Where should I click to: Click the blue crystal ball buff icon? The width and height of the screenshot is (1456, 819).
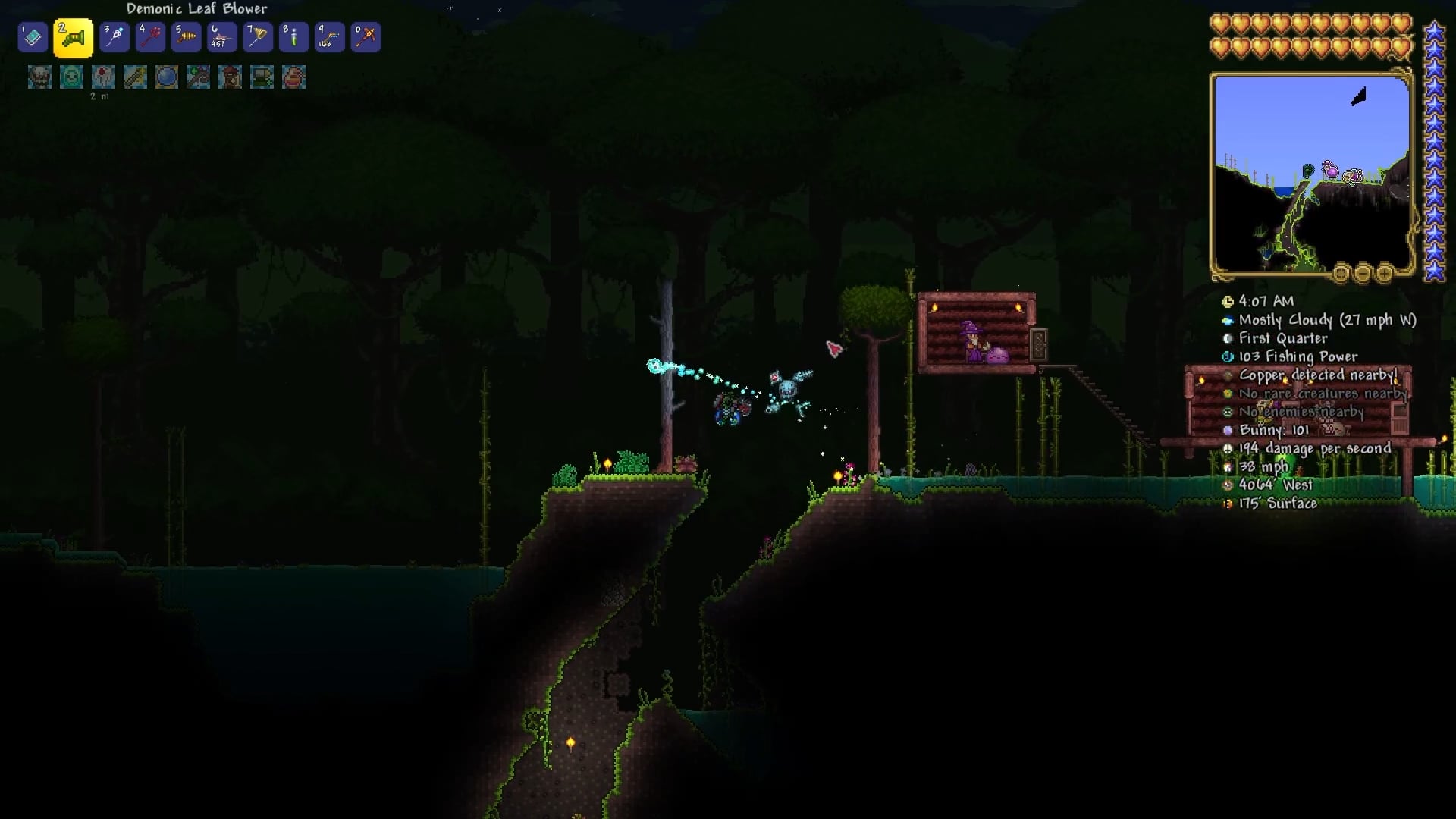[167, 77]
